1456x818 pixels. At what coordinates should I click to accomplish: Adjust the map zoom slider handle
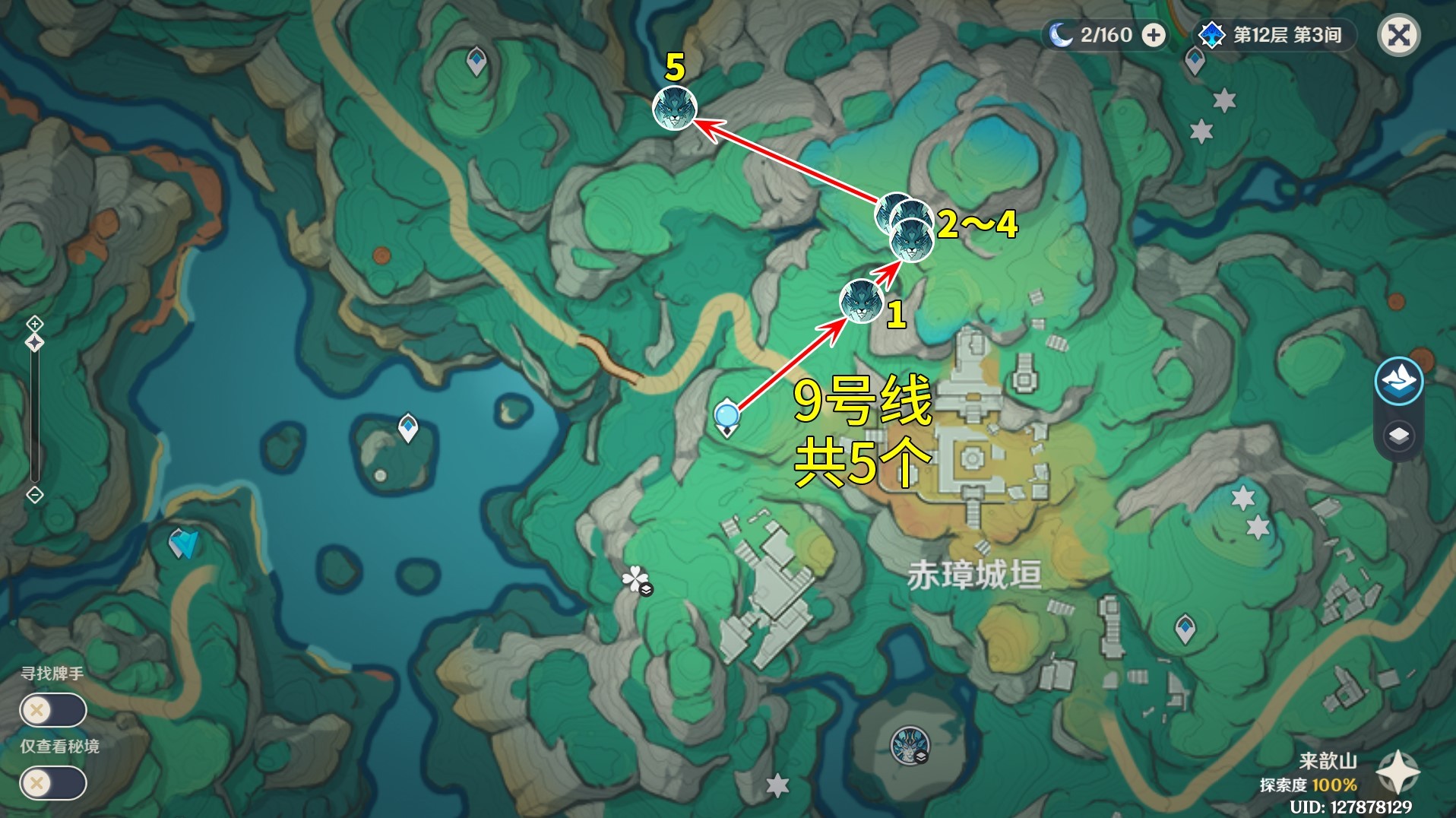coord(35,344)
